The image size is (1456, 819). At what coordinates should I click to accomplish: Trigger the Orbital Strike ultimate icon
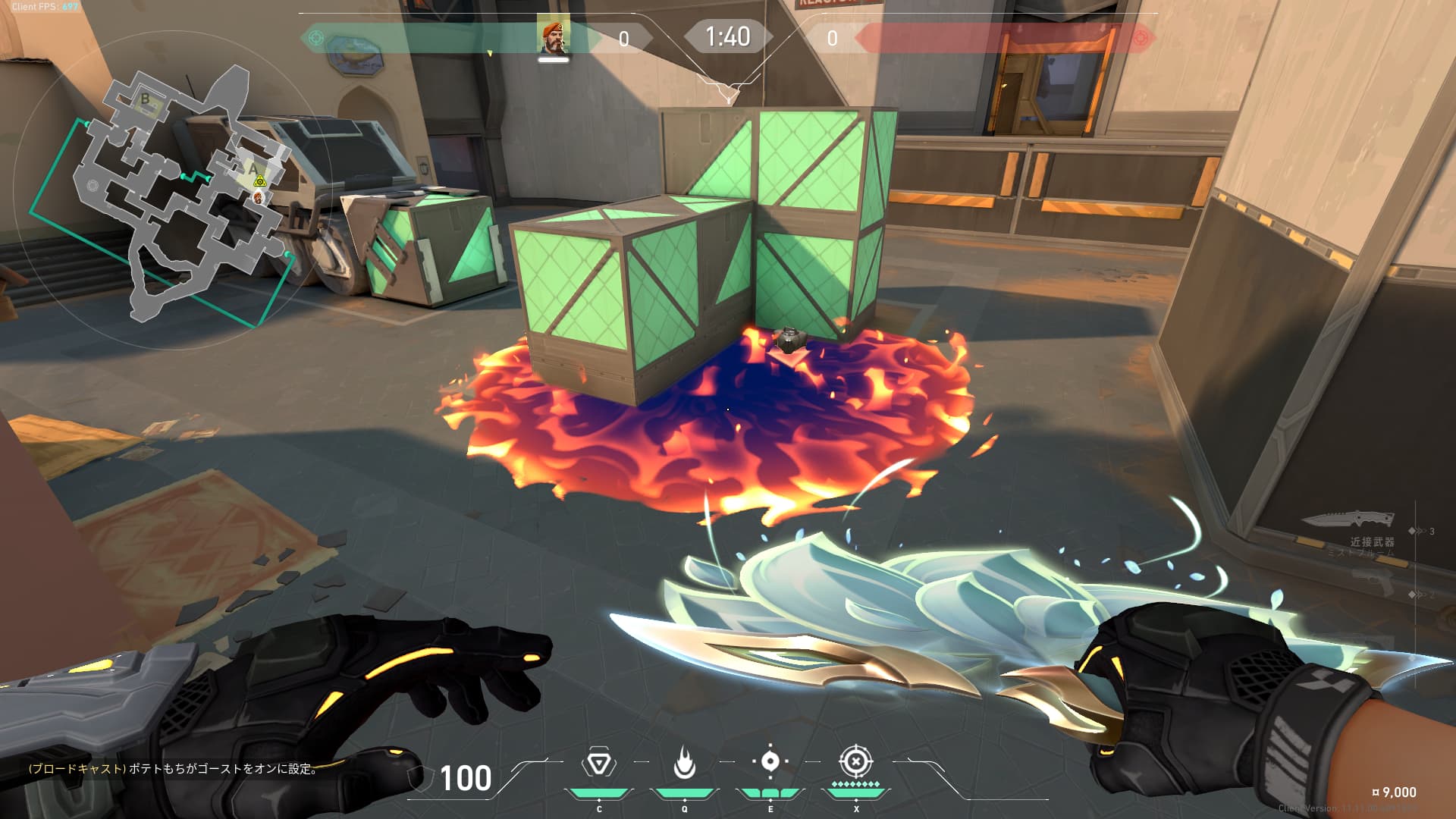tap(855, 761)
